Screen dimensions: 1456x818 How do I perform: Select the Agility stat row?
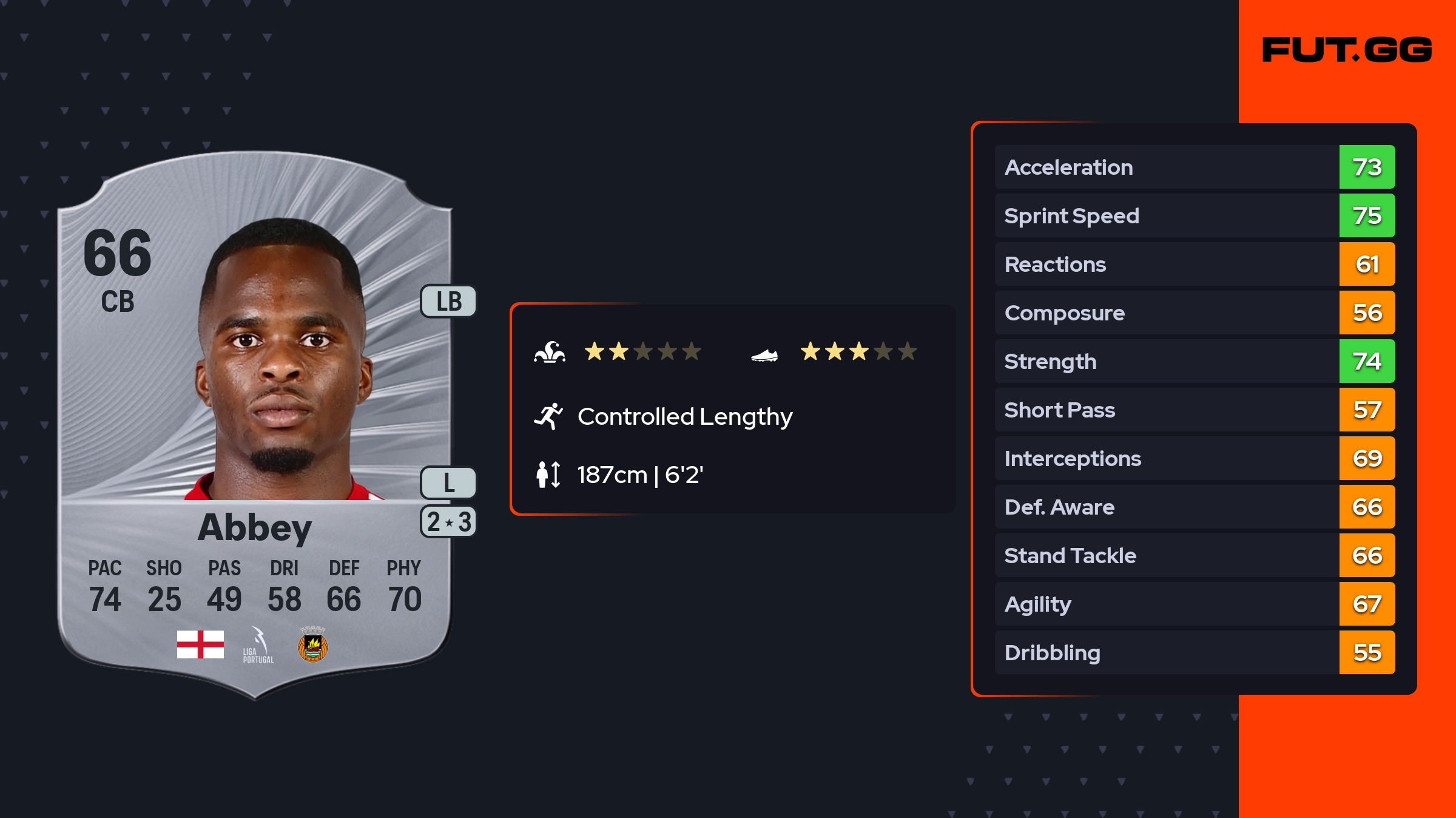pyautogui.click(x=1194, y=604)
